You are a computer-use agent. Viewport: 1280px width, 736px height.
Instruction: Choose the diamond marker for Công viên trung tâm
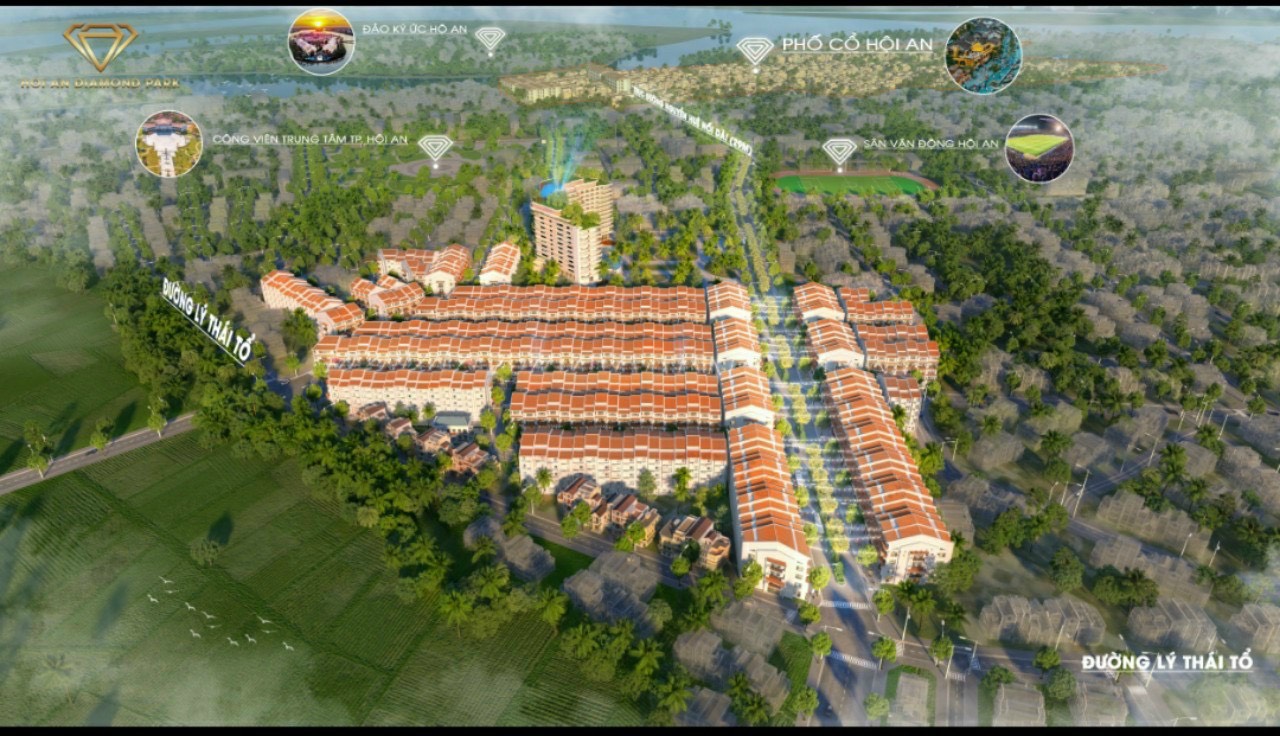tap(435, 148)
